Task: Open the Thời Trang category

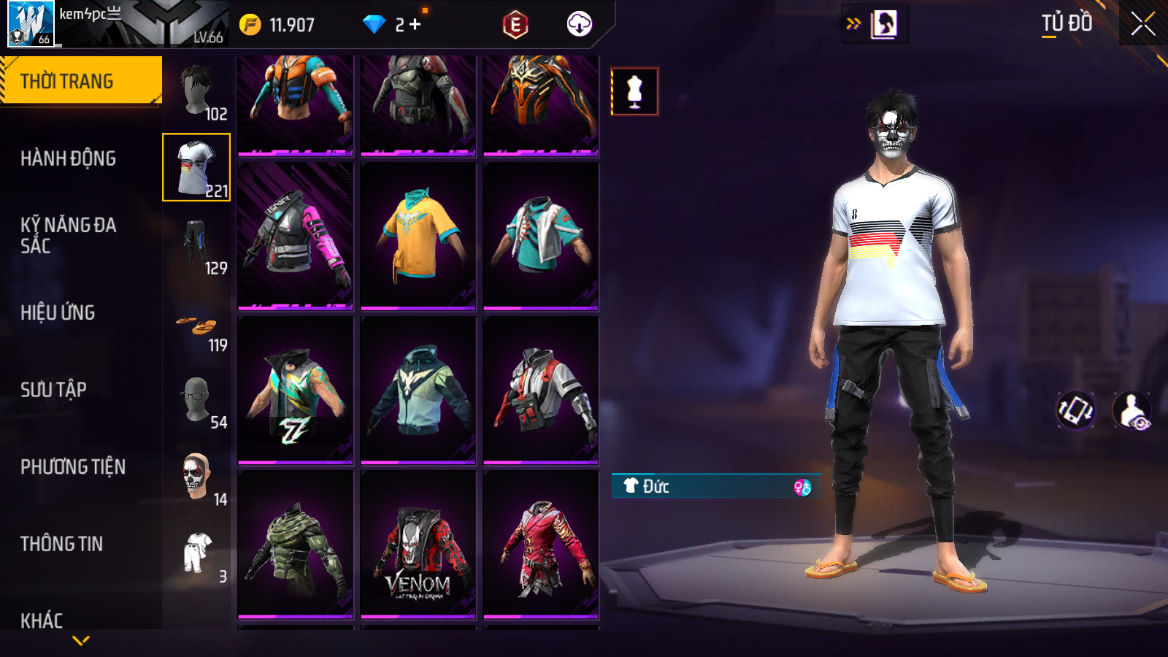Action: [x=80, y=81]
